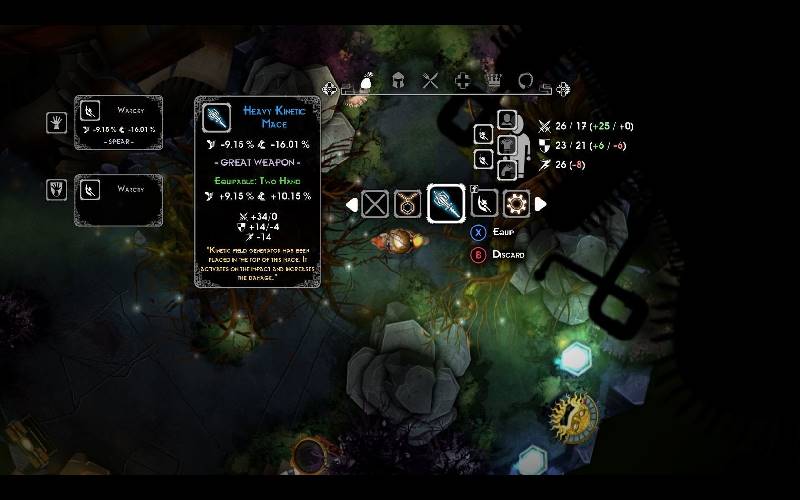The width and height of the screenshot is (800, 500).
Task: Select the armored gauntlet hand icon
Action: click(x=56, y=189)
